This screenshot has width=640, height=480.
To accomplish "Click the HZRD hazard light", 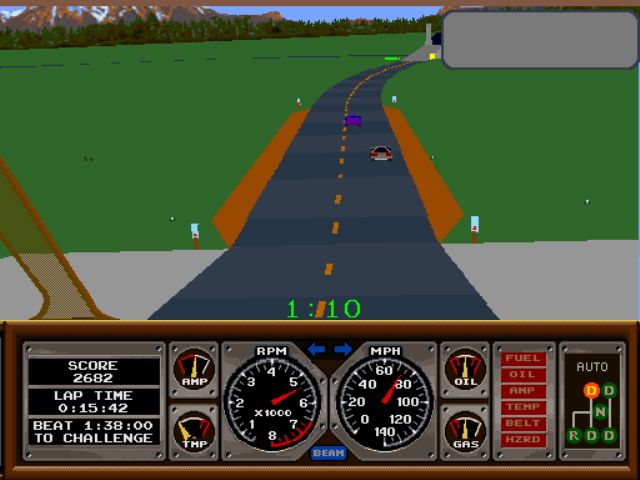I will (x=522, y=439).
